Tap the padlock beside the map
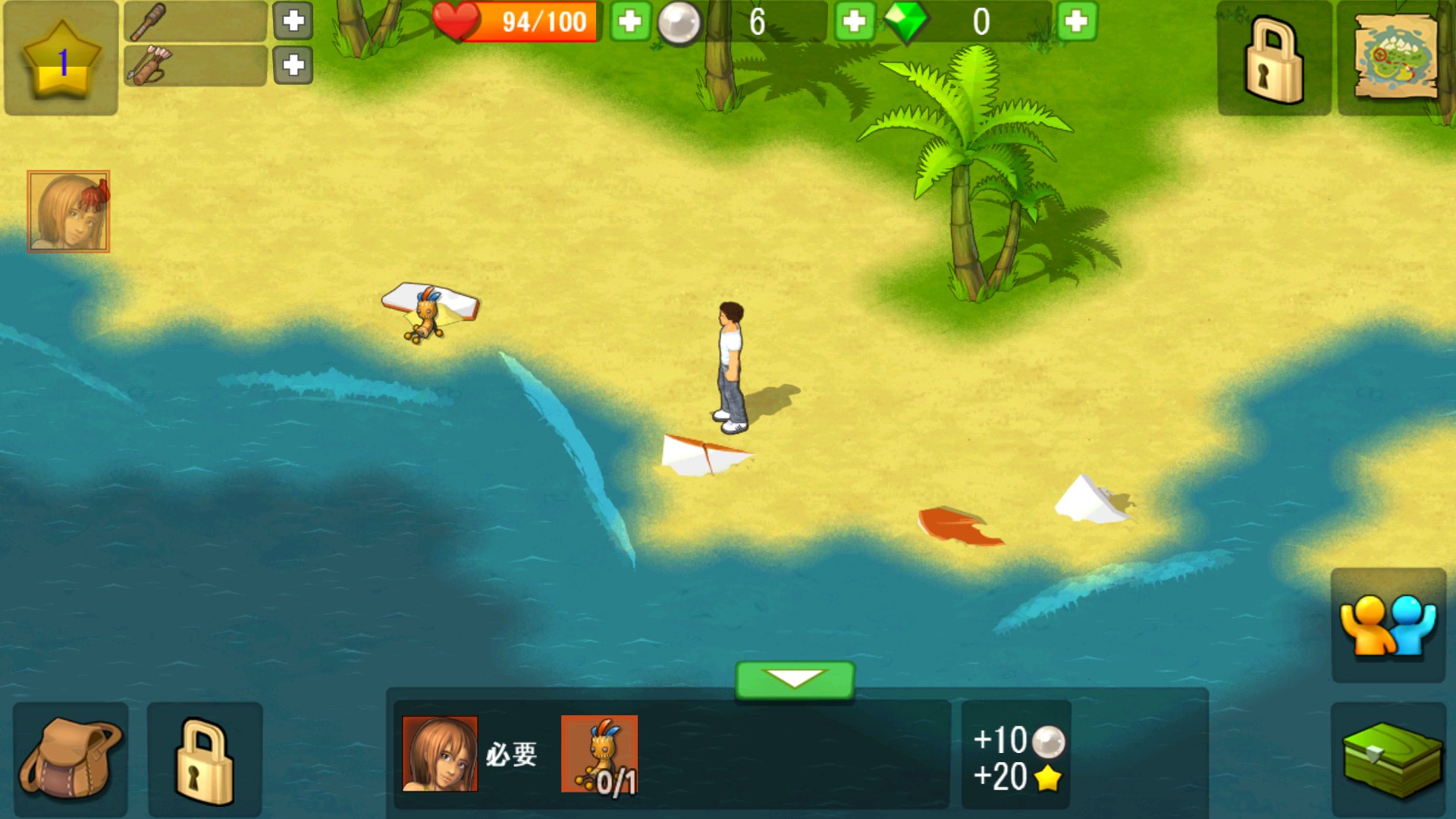Viewport: 1456px width, 819px height. (x=1274, y=59)
